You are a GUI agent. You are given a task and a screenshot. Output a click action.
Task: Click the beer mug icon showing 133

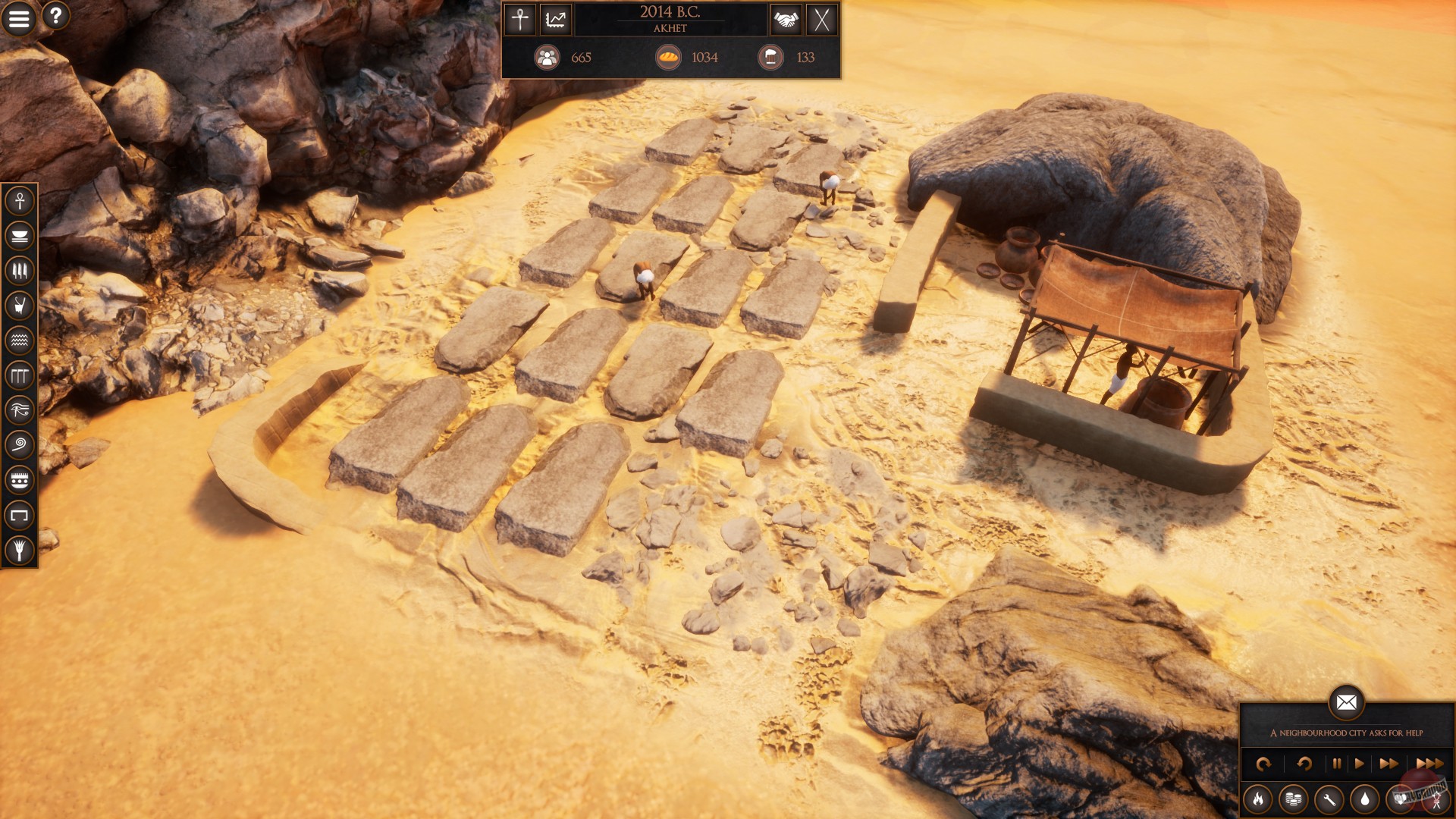[x=770, y=57]
